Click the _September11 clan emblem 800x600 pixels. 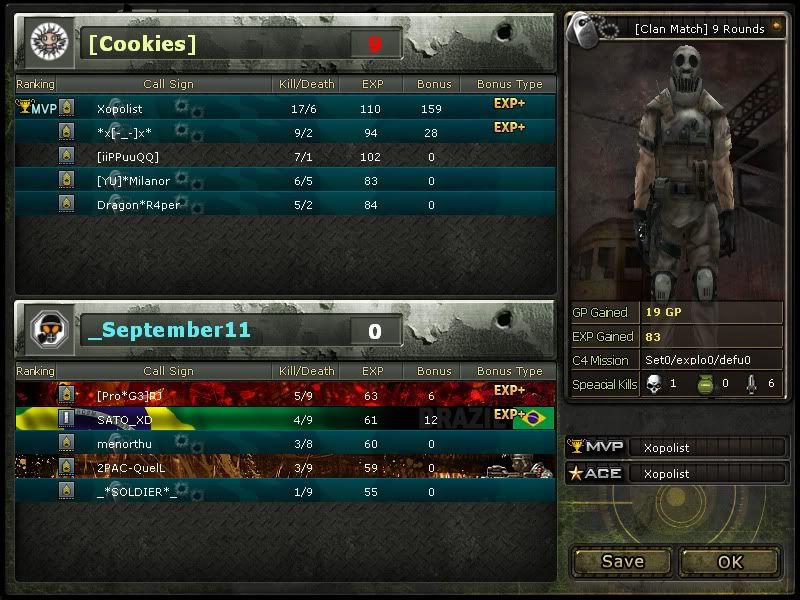(x=47, y=329)
